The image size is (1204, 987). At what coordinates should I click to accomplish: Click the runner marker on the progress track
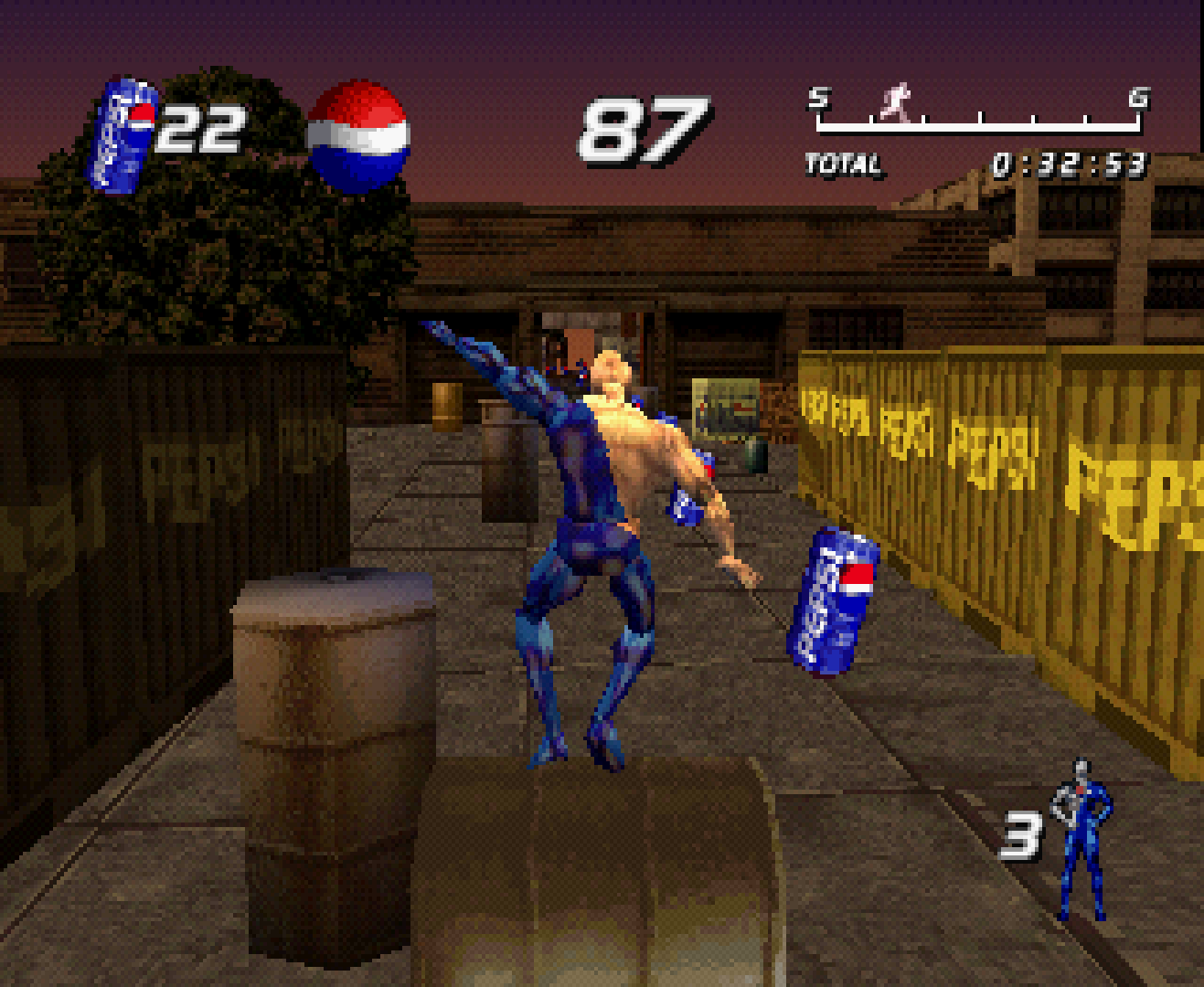pyautogui.click(x=897, y=101)
